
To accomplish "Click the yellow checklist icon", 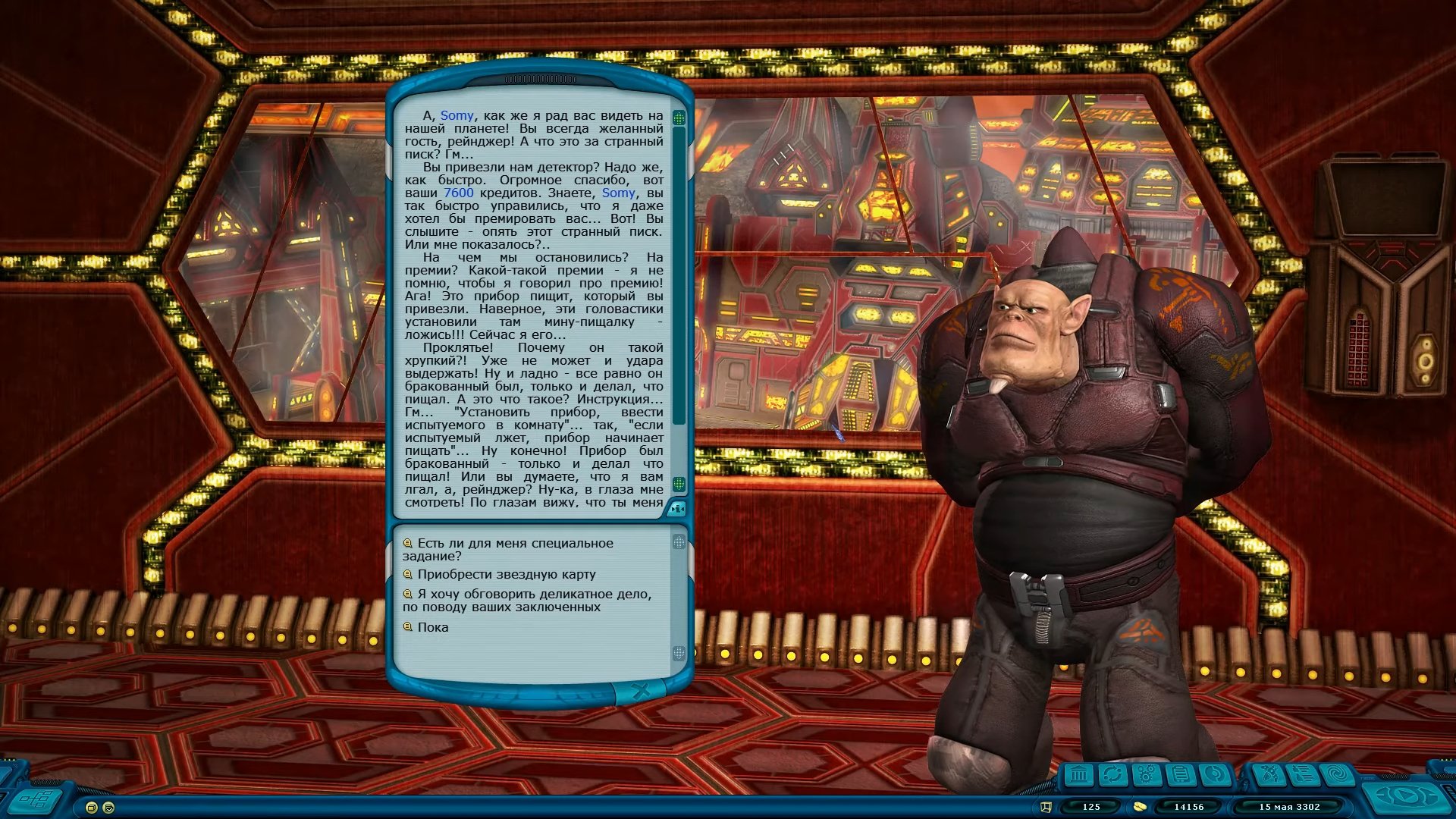I will click(108, 808).
